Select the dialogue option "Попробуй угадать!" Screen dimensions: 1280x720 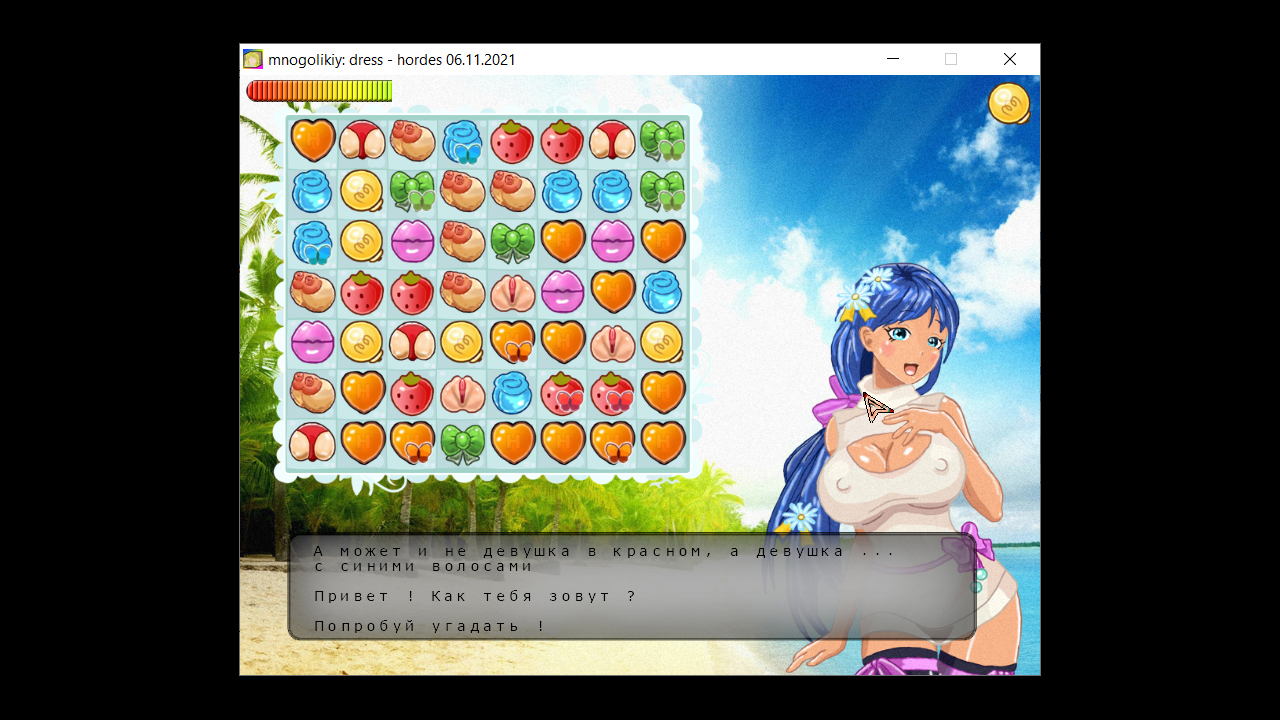(x=430, y=626)
